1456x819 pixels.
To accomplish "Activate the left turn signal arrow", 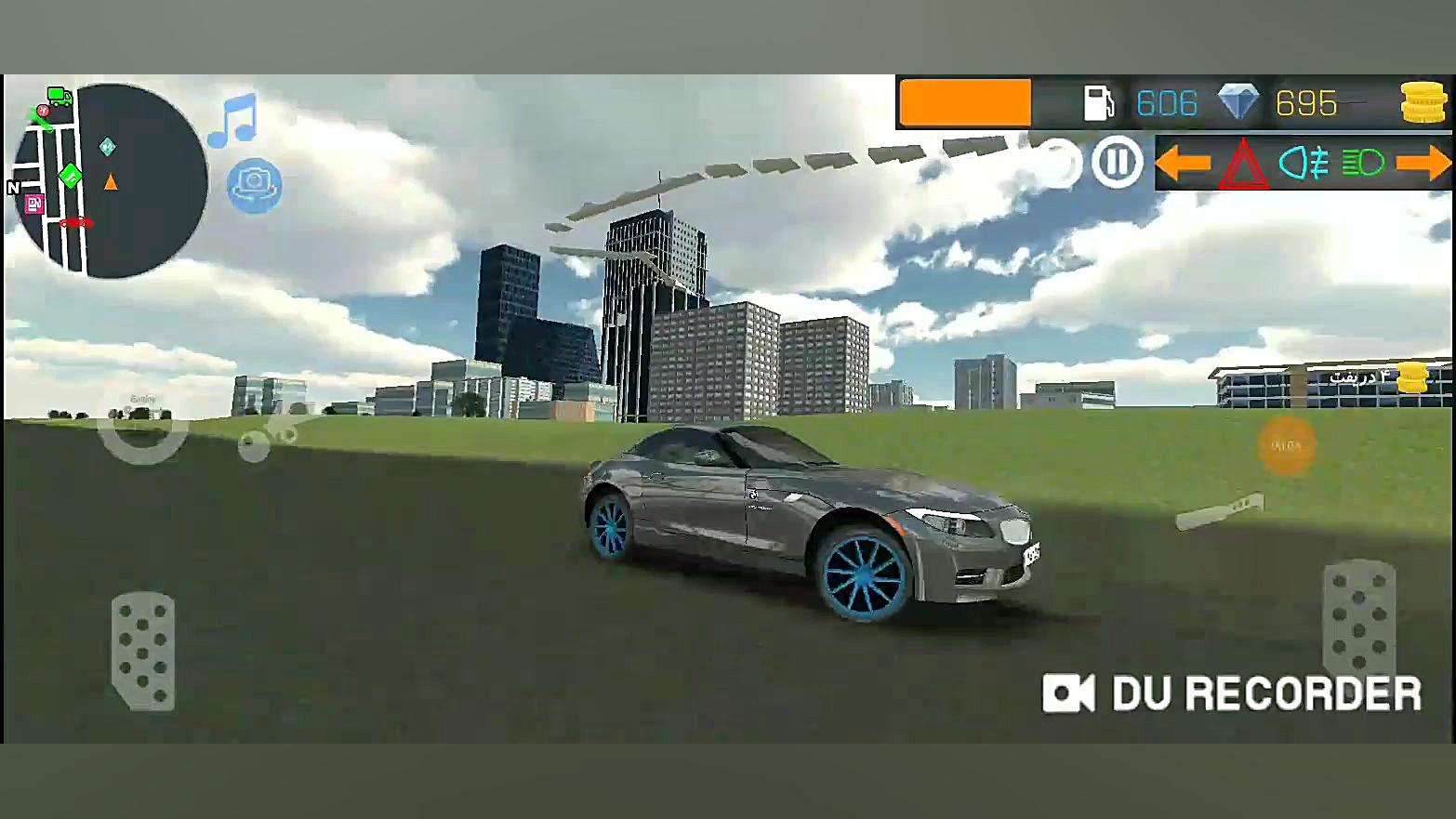I will (1185, 164).
